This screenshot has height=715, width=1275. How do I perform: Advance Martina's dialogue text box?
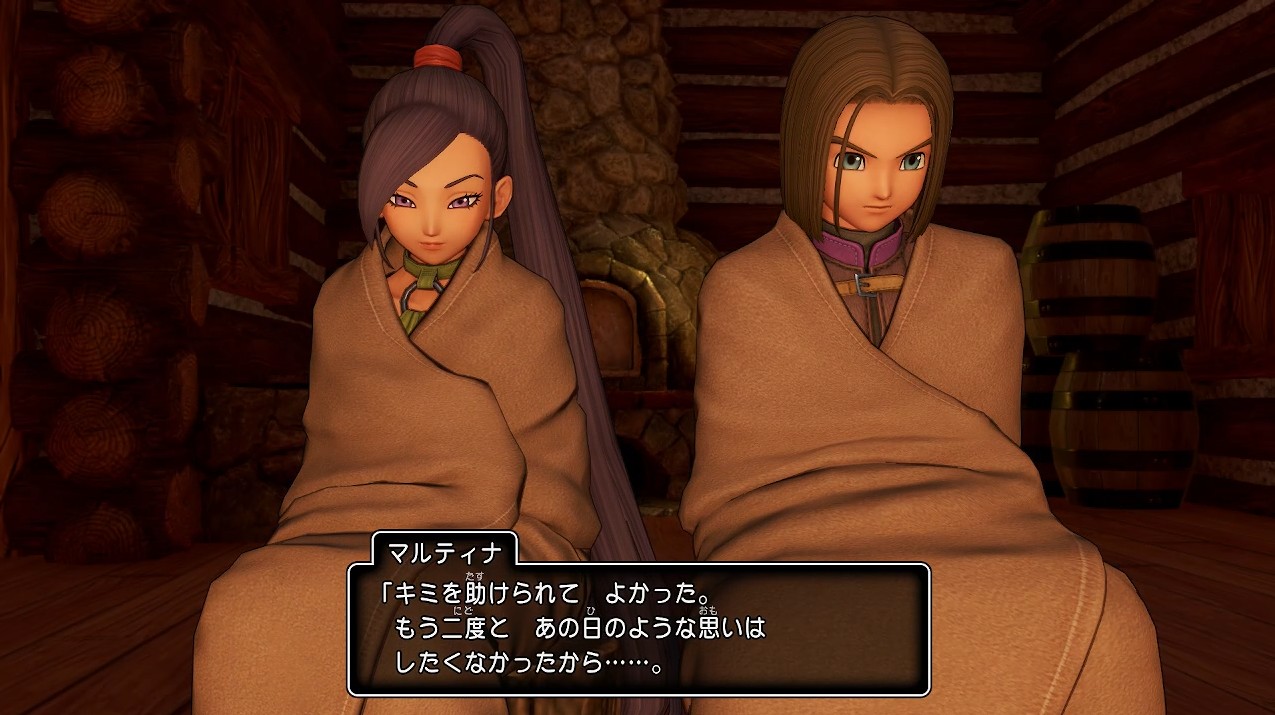[x=638, y=629]
